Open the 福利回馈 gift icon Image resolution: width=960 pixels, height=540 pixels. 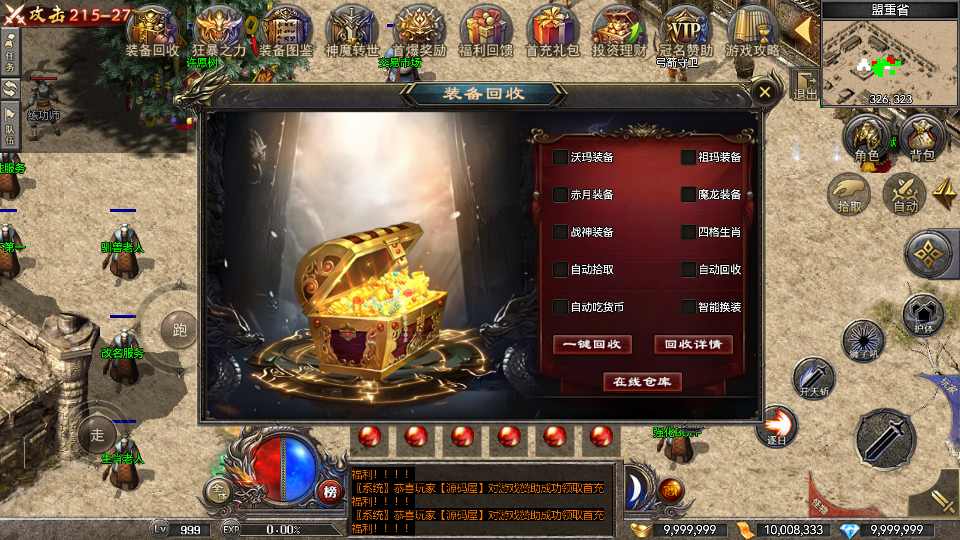[x=484, y=29]
